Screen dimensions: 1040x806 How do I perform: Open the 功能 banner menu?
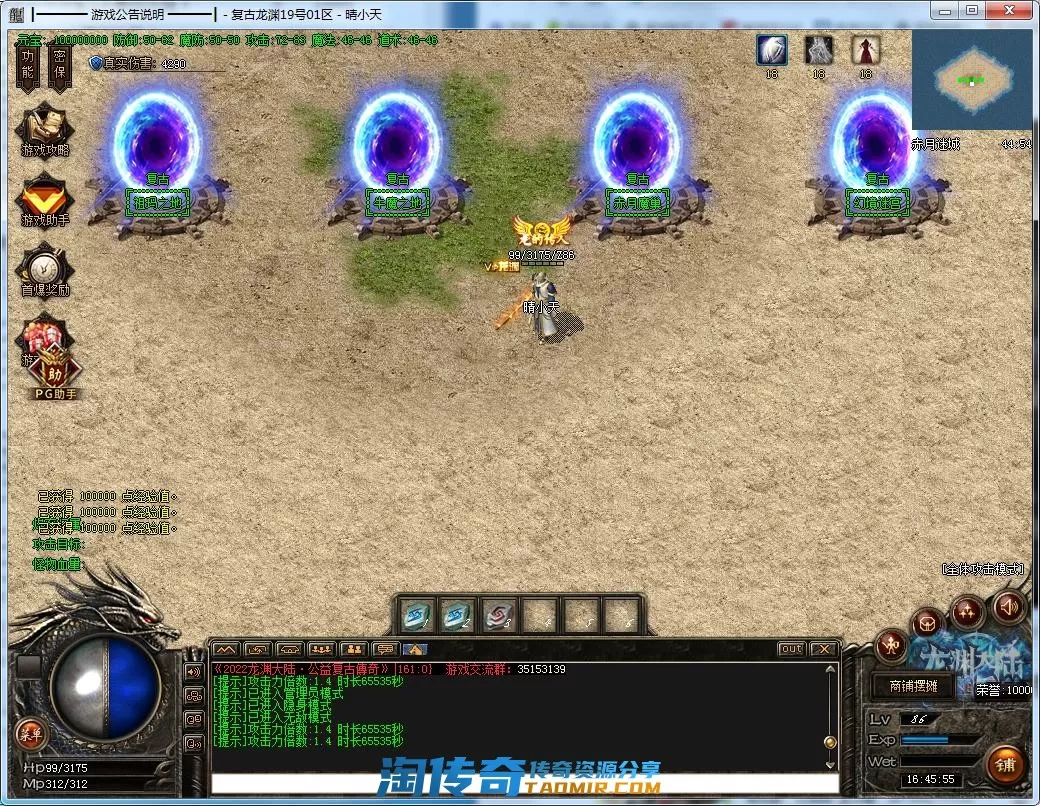[28, 65]
